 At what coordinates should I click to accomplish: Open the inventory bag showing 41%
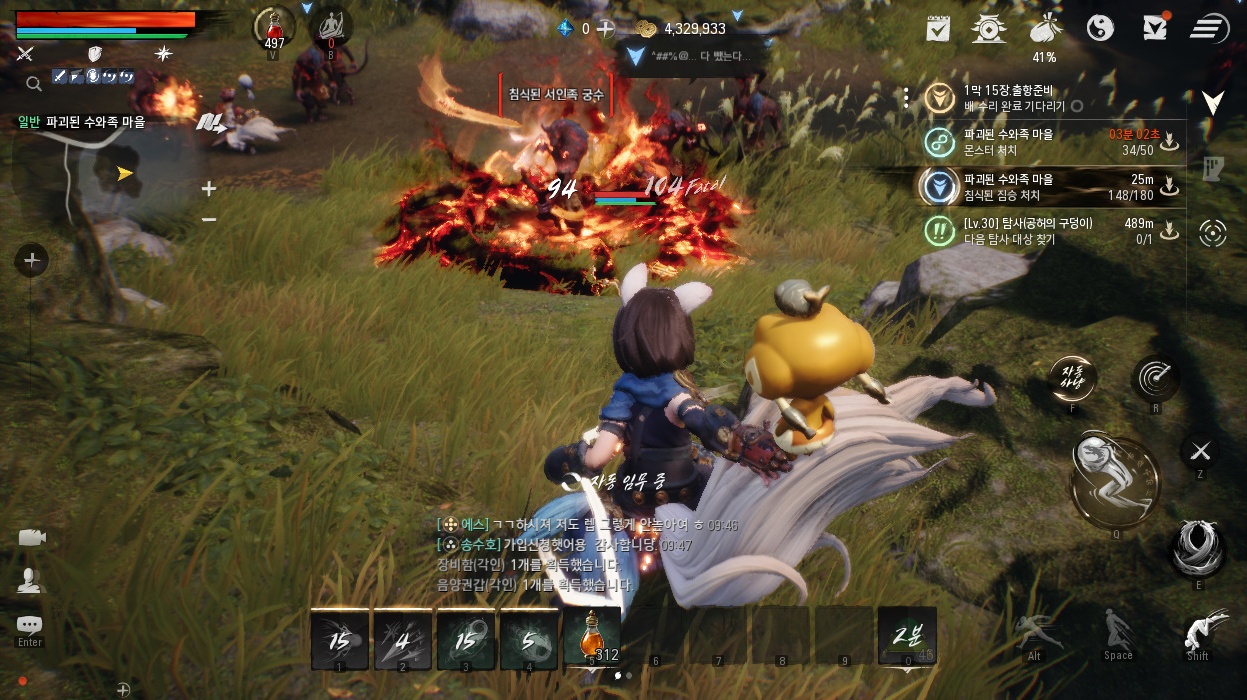pos(1044,28)
